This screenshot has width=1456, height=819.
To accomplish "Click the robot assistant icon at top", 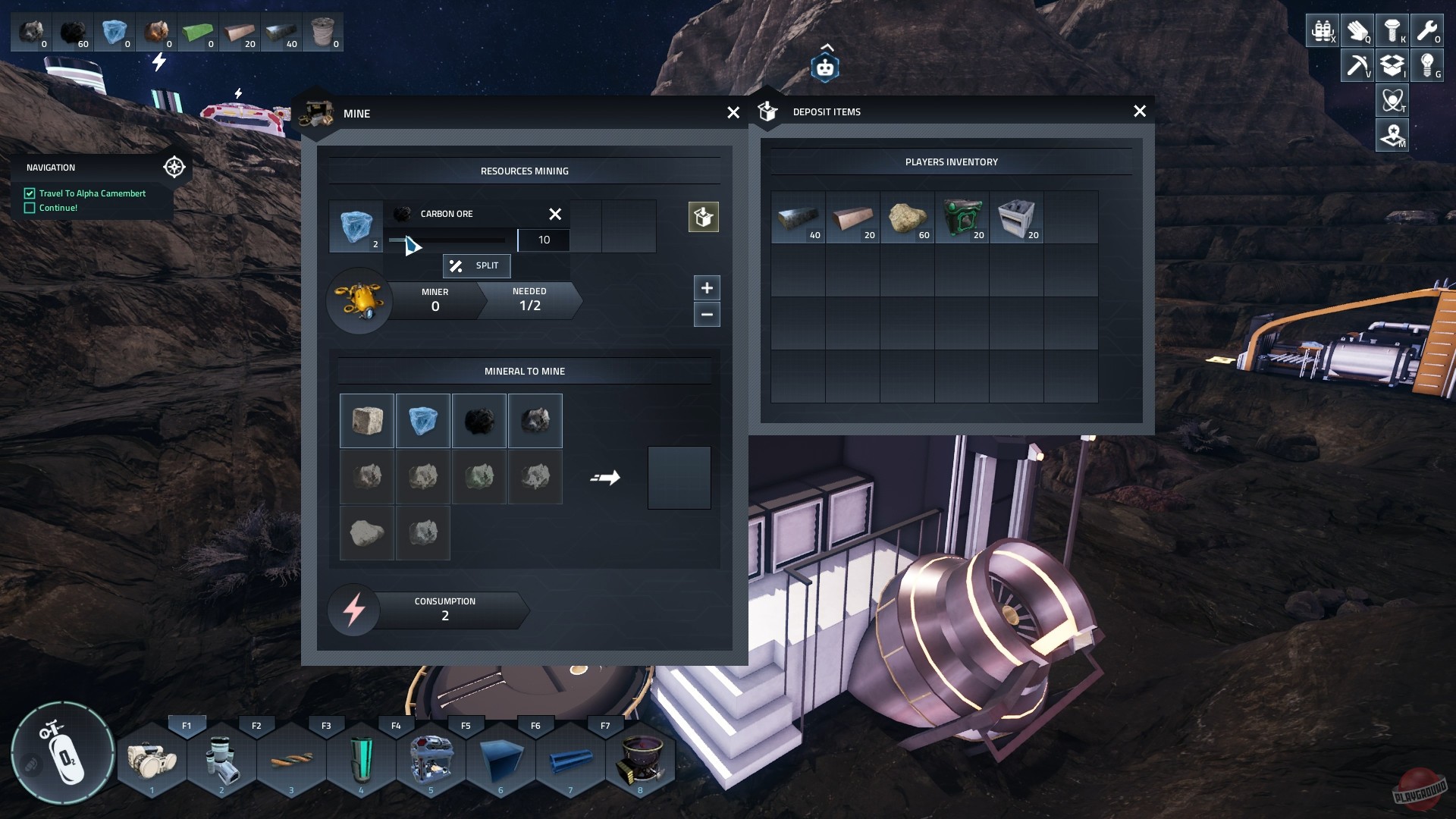I will pos(825,68).
